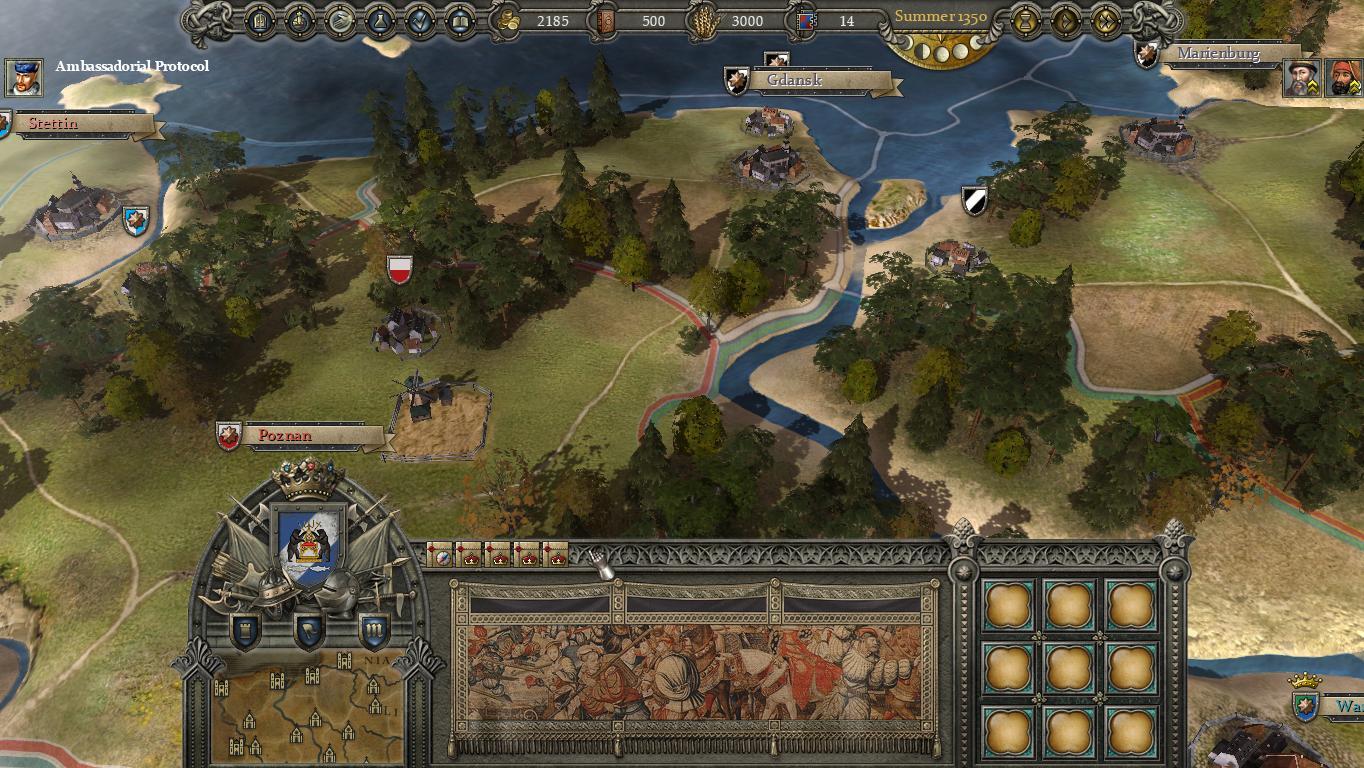Click an empty building slot in the grid

pos(1009,606)
